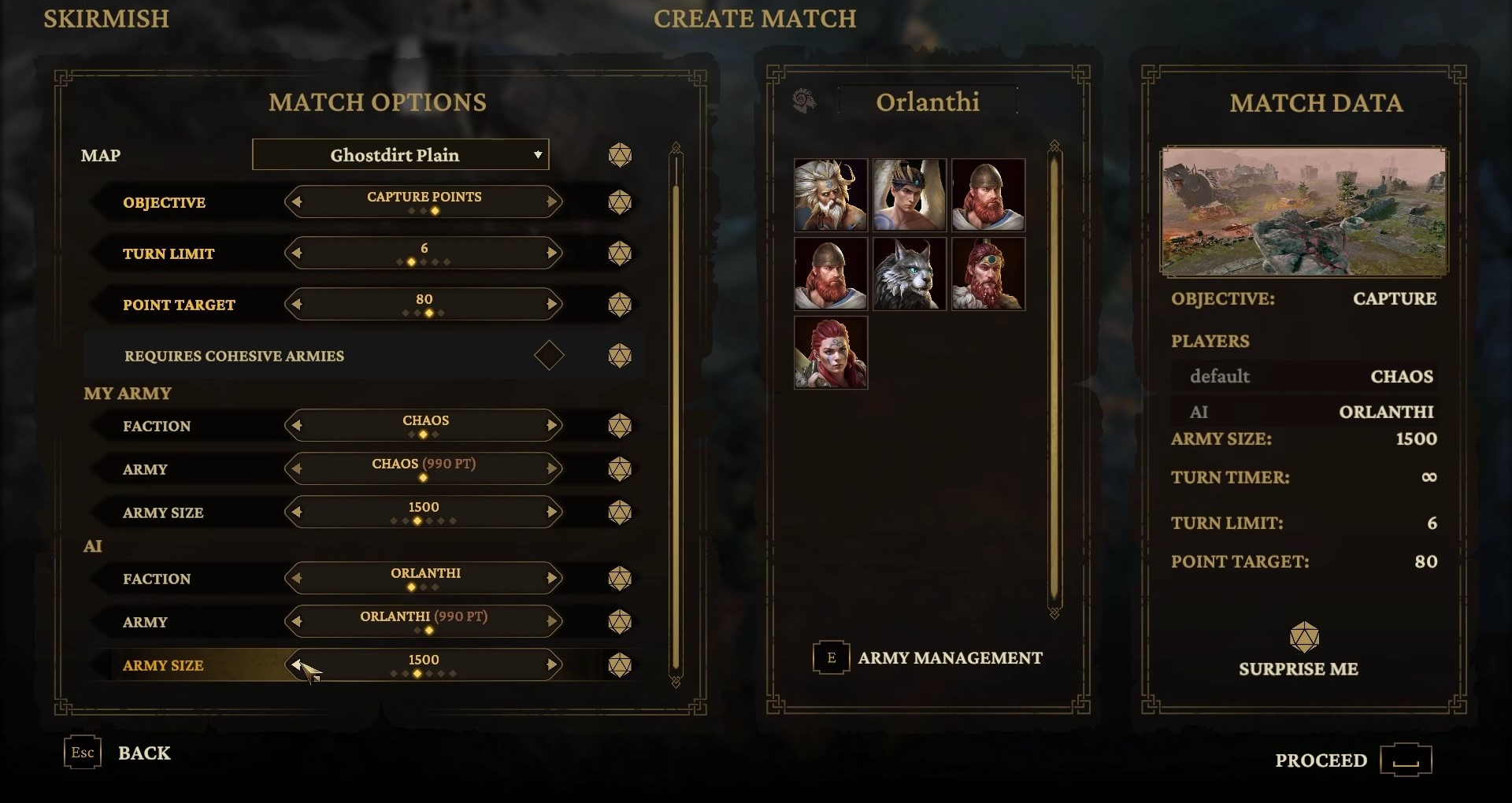Image resolution: width=1512 pixels, height=803 pixels.
Task: Randomize the Turn Limit with dice icon
Action: click(620, 253)
